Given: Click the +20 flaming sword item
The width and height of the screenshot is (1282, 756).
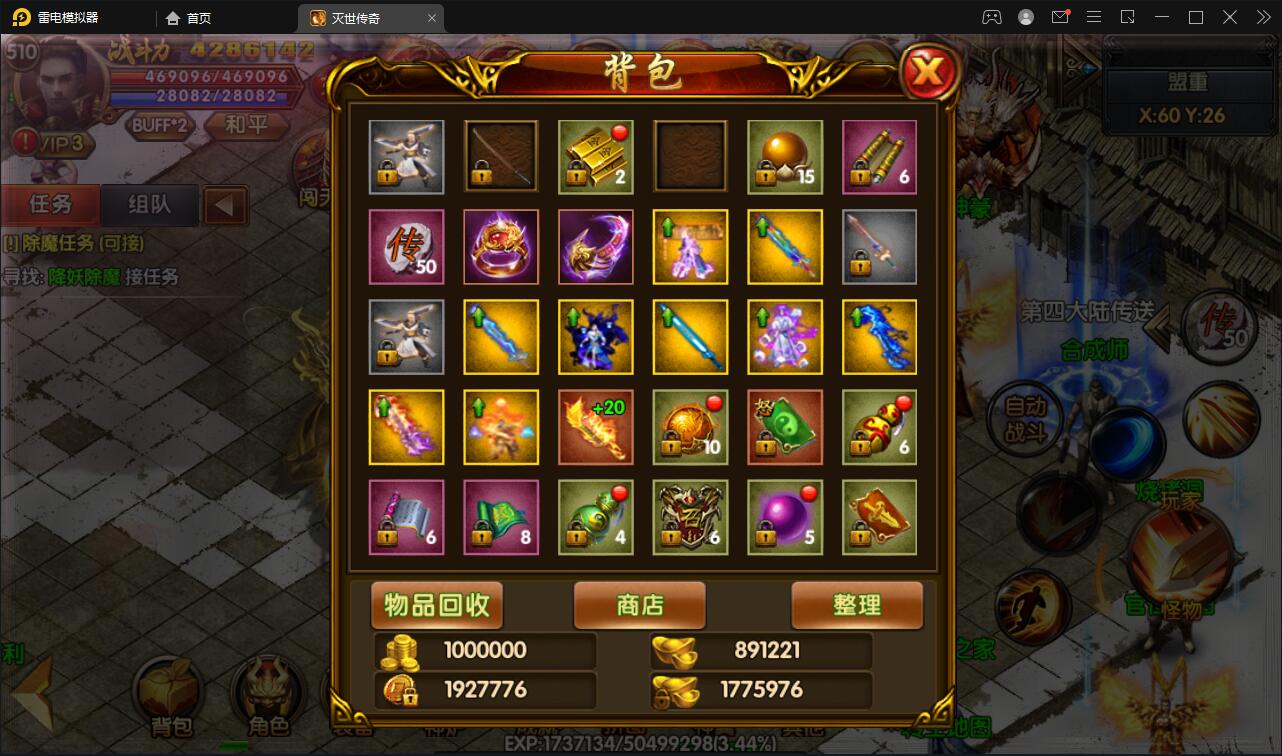Looking at the screenshot, I should click(x=595, y=427).
